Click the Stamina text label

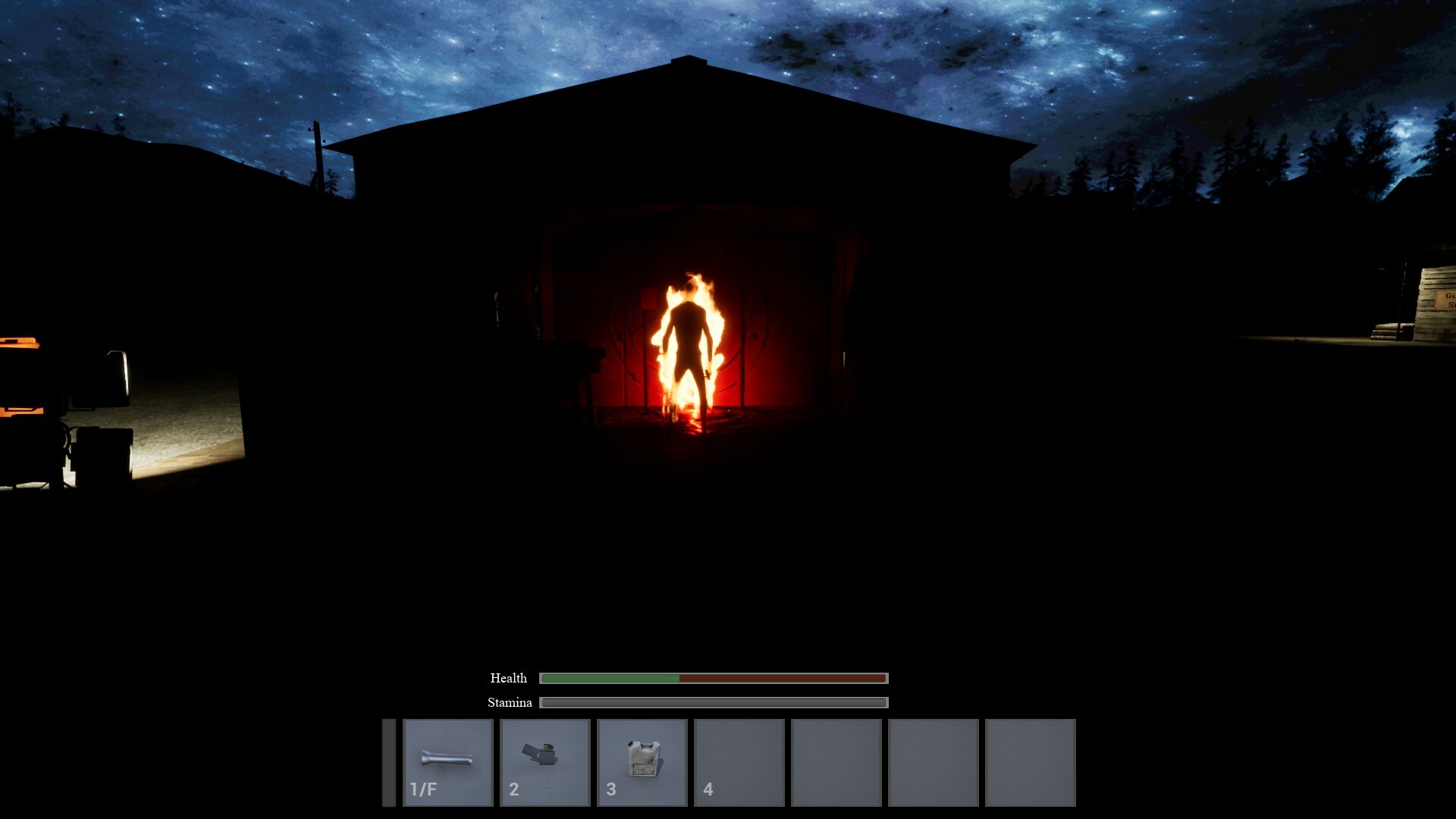pos(510,703)
